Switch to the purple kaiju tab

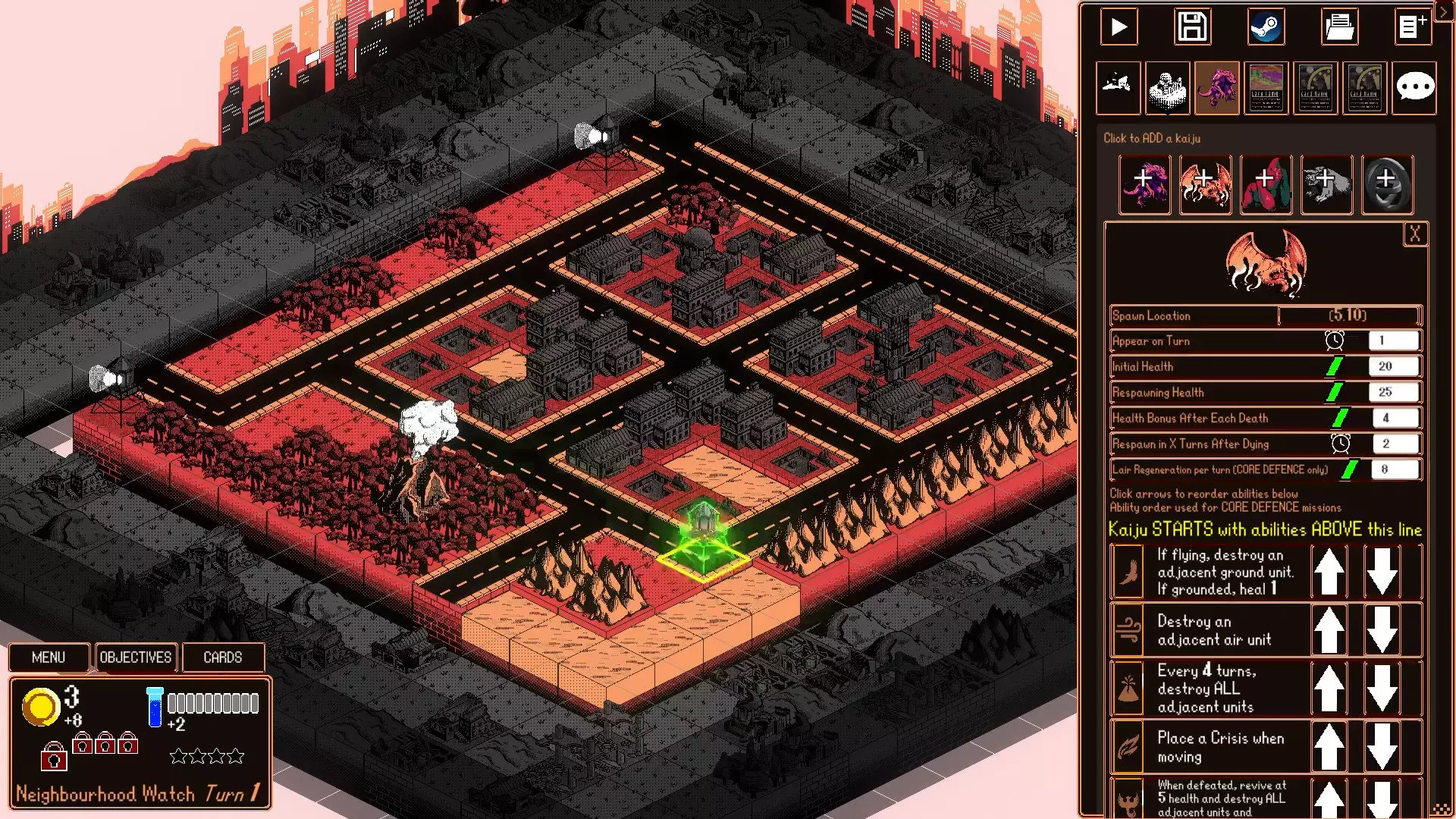pos(1216,87)
